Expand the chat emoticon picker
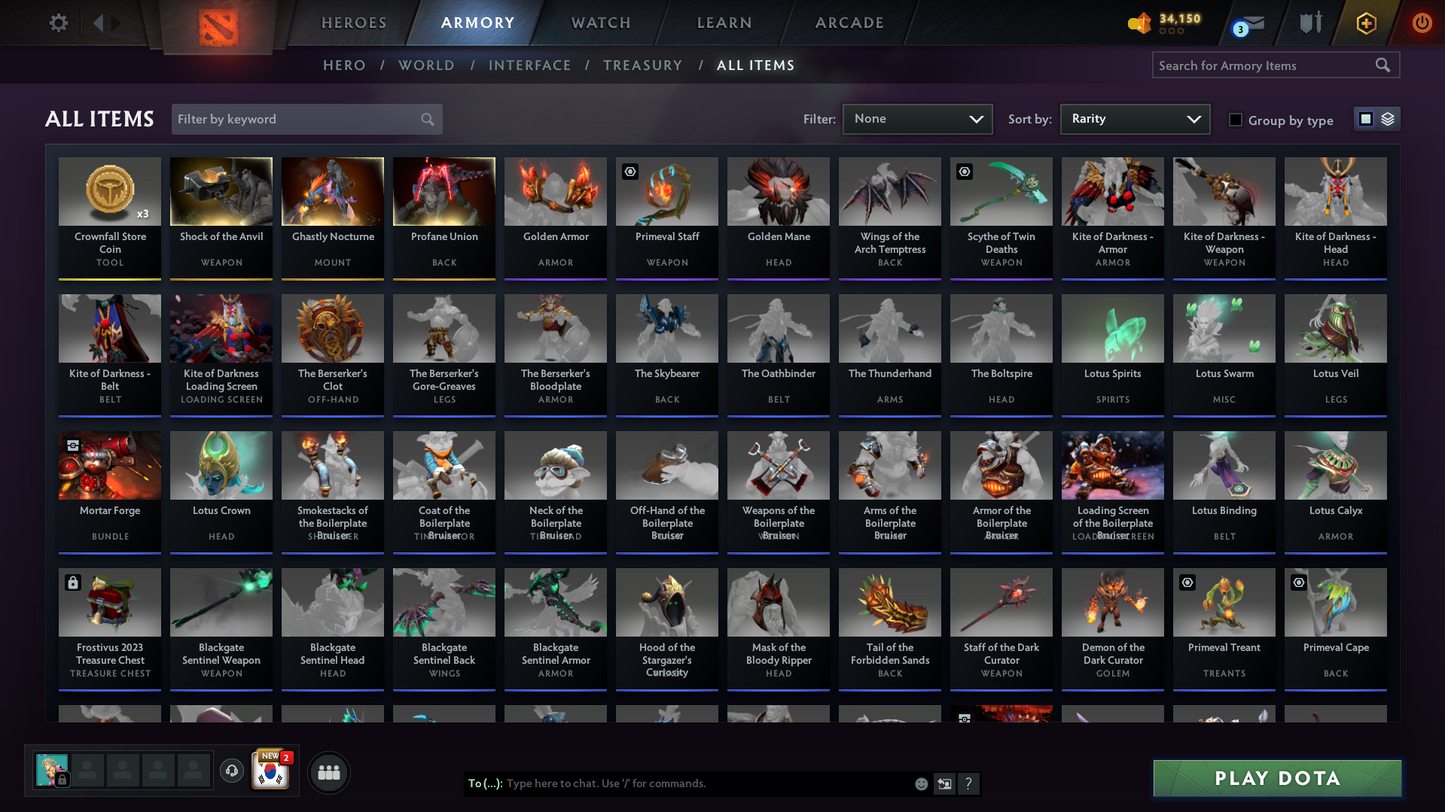Viewport: 1445px width, 812px height. [921, 784]
